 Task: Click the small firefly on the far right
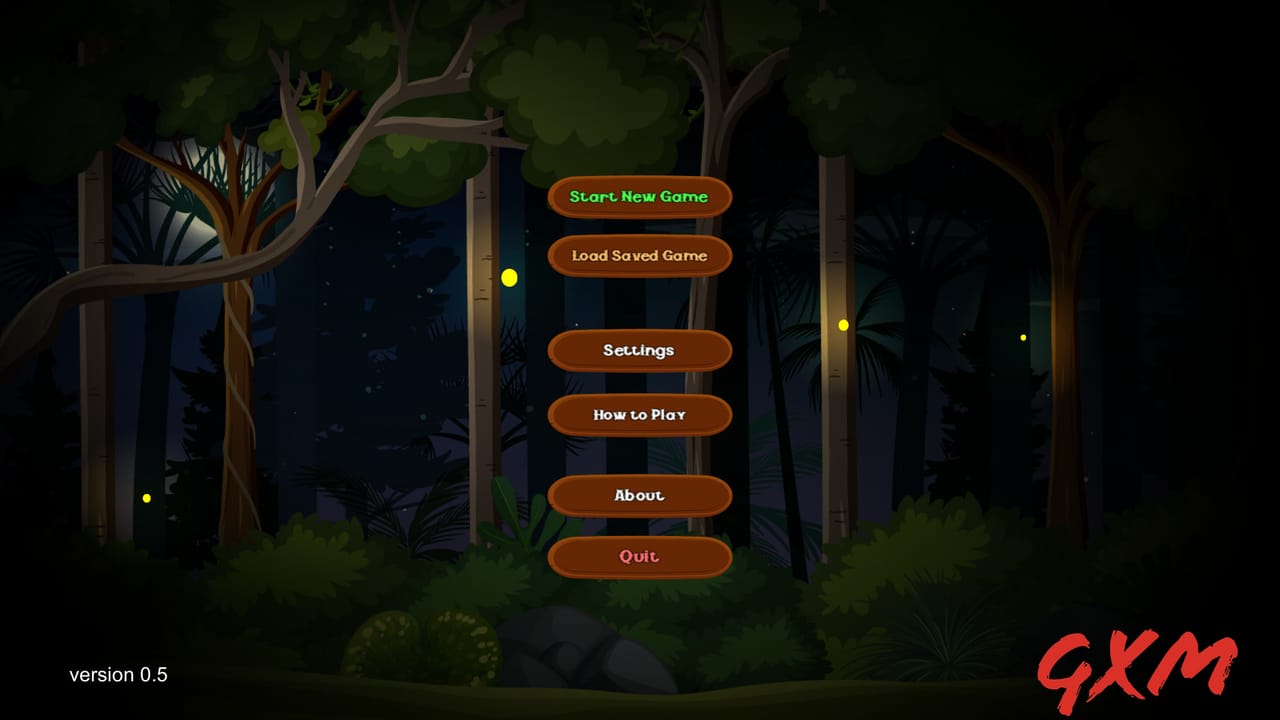pos(1022,338)
